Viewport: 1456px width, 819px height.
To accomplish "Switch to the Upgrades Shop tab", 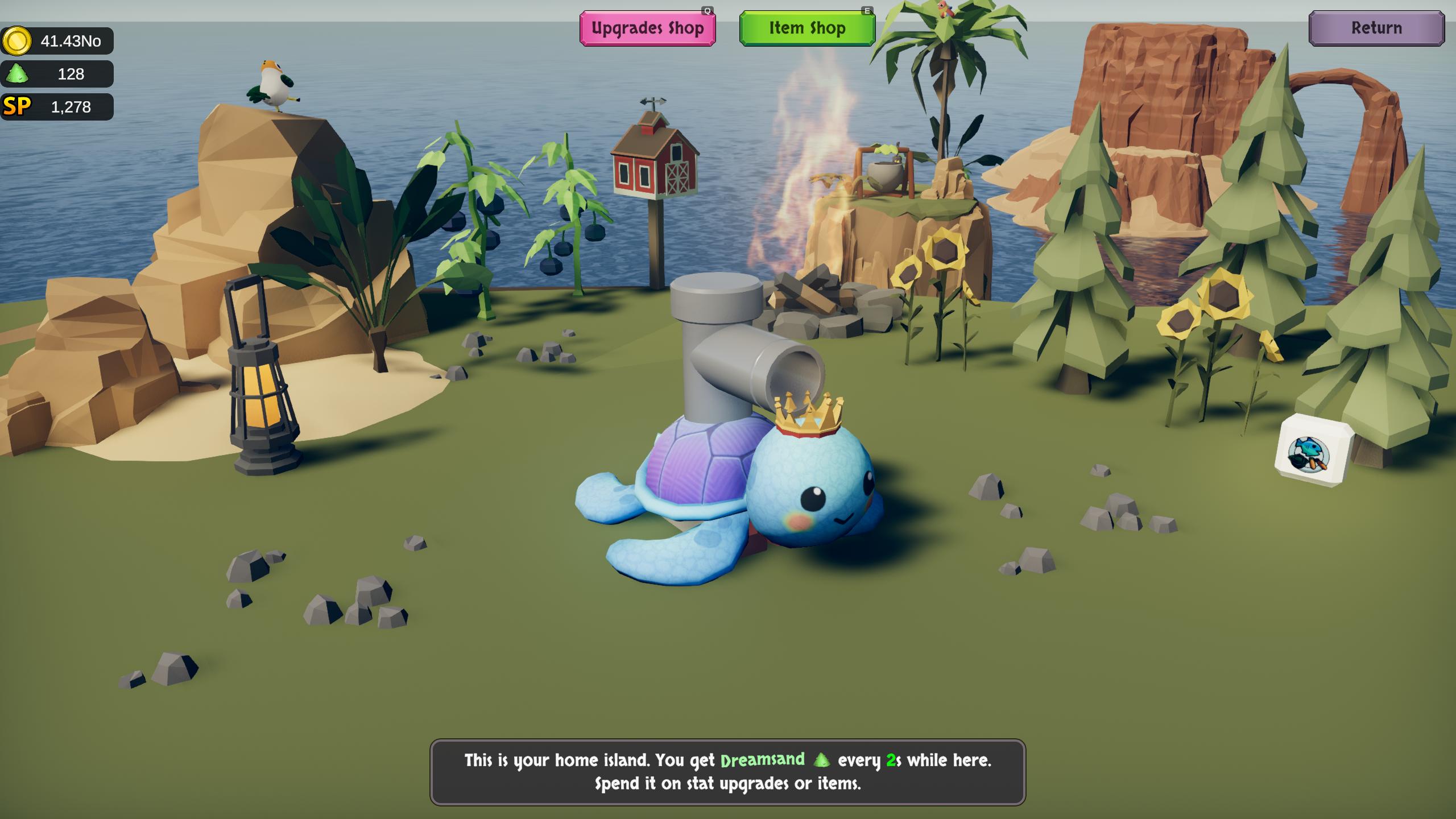I will pyautogui.click(x=647, y=27).
